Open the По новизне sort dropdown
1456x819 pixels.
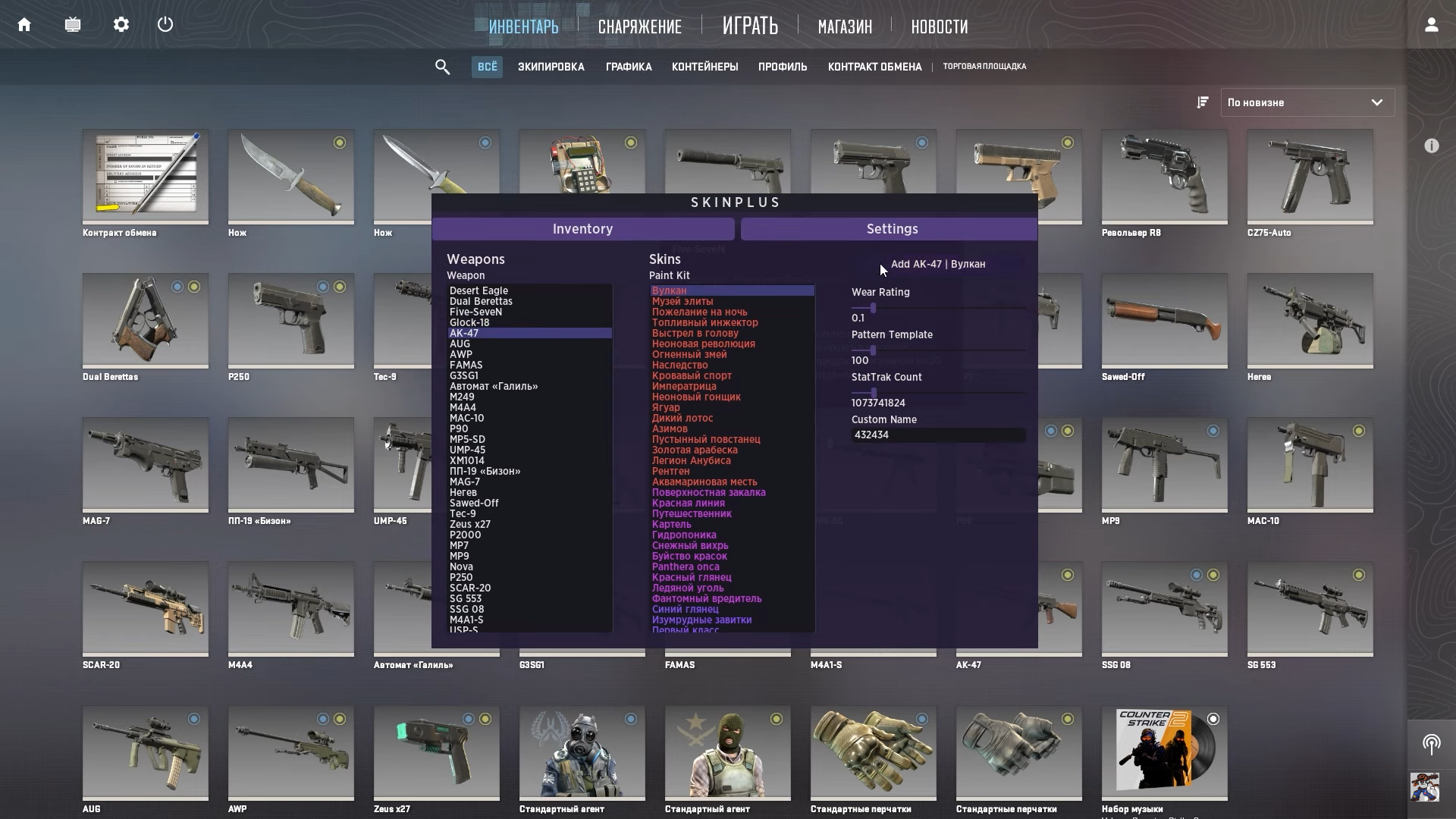pos(1306,102)
